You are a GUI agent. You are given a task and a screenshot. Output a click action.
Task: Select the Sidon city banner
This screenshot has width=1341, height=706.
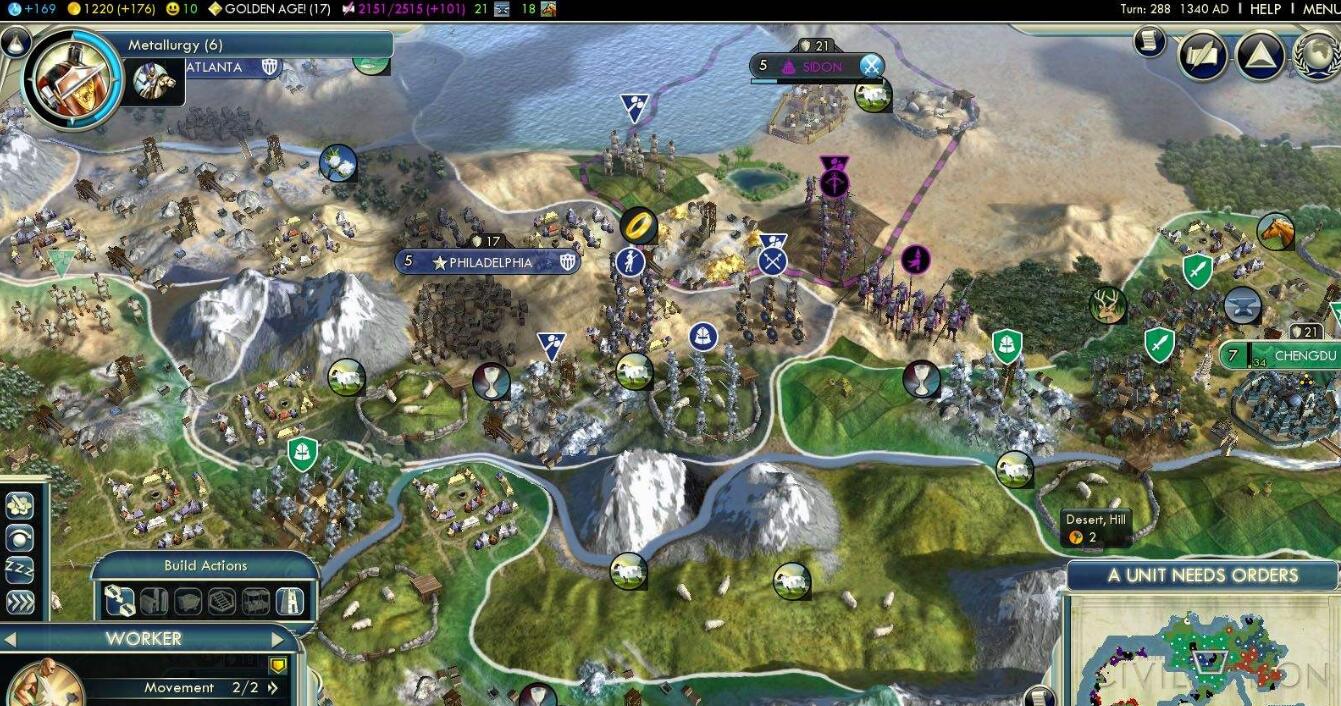pos(817,67)
